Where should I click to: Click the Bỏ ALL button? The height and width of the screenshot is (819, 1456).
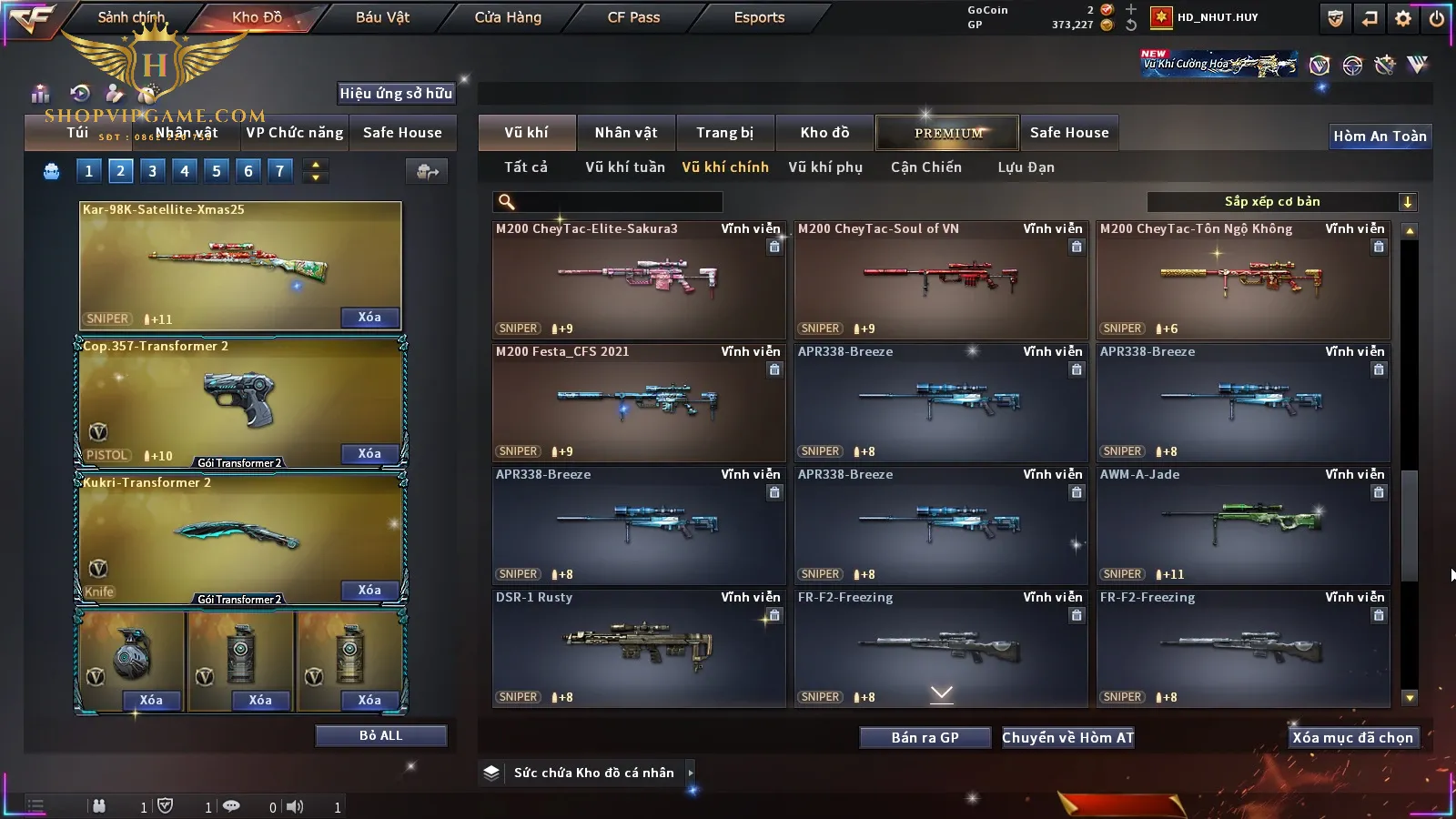point(380,735)
